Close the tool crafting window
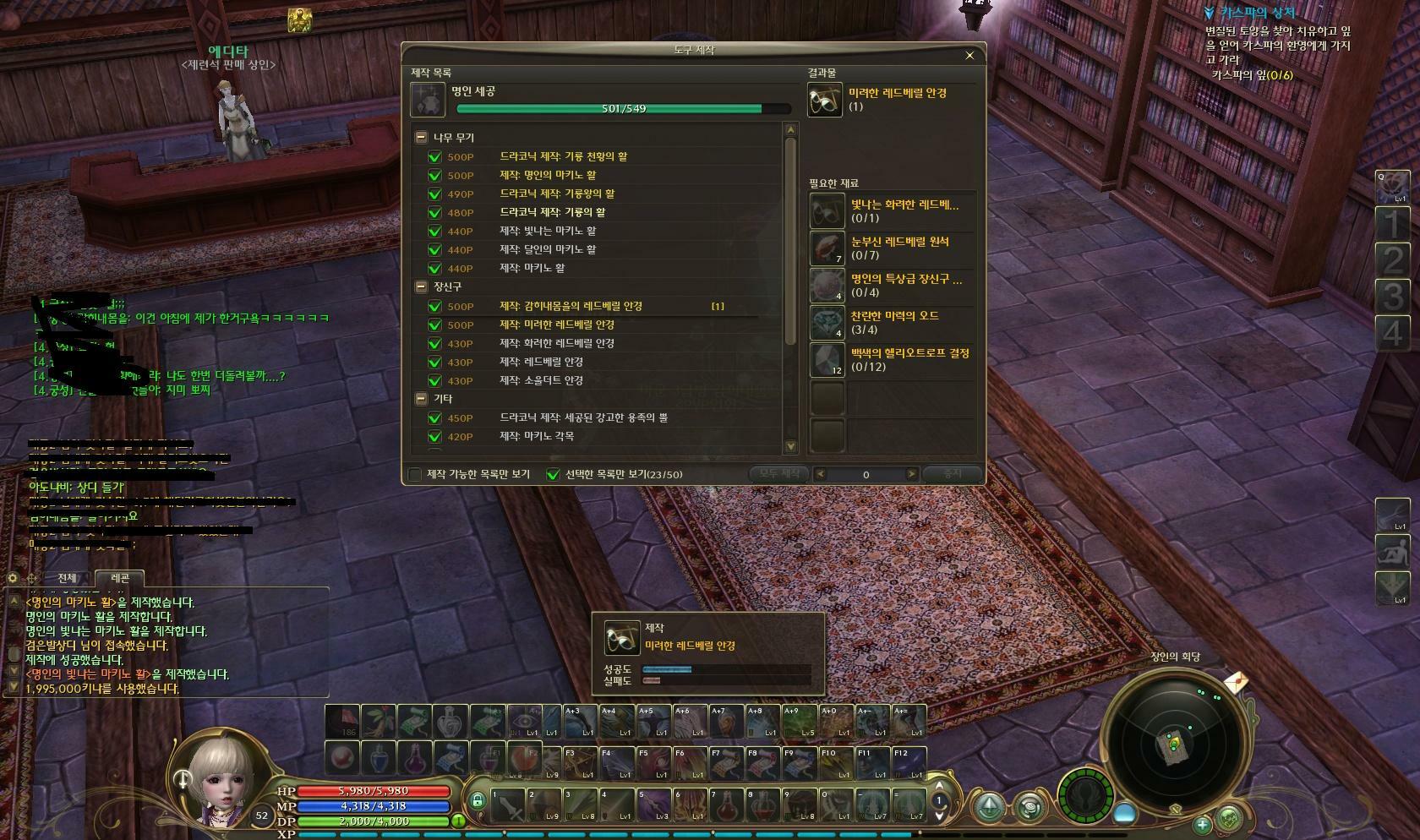The image size is (1420, 840). tap(969, 56)
